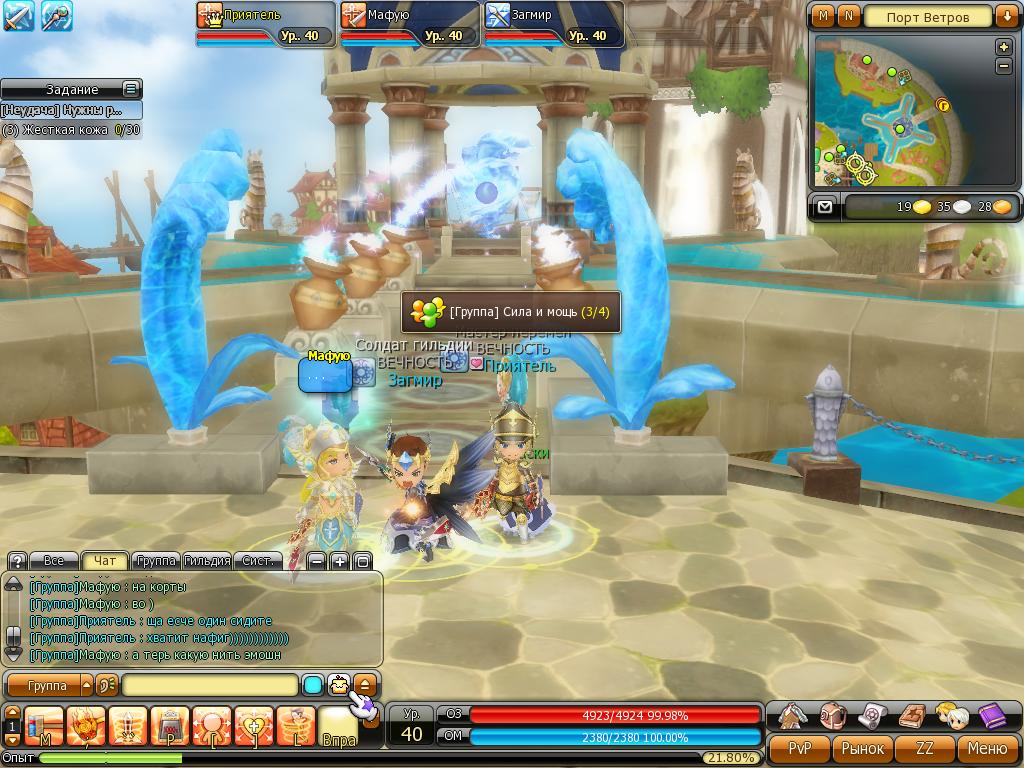Click the M map button
This screenshot has height=768, width=1024.
(823, 16)
